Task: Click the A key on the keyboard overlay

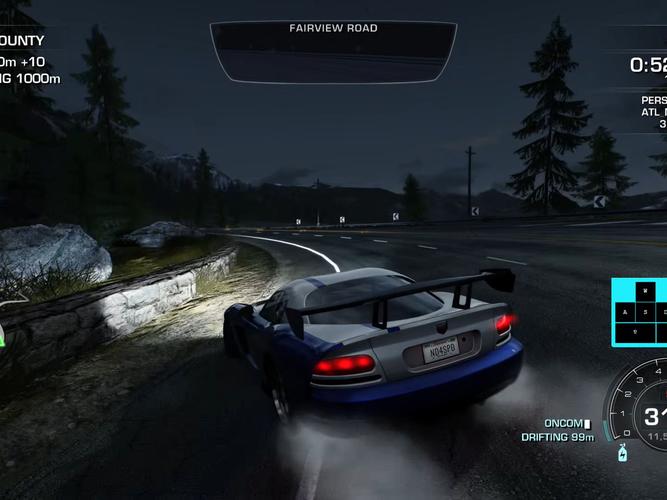Action: [627, 312]
